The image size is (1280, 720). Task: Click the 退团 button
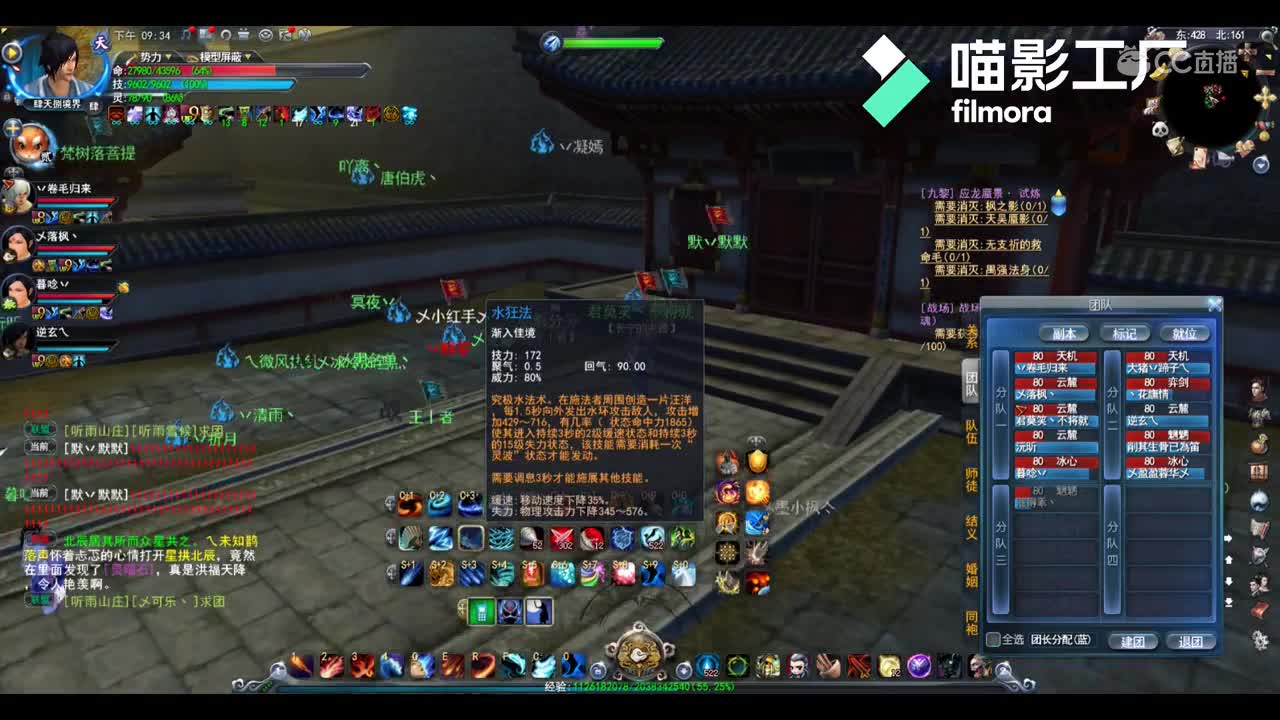coord(1192,643)
